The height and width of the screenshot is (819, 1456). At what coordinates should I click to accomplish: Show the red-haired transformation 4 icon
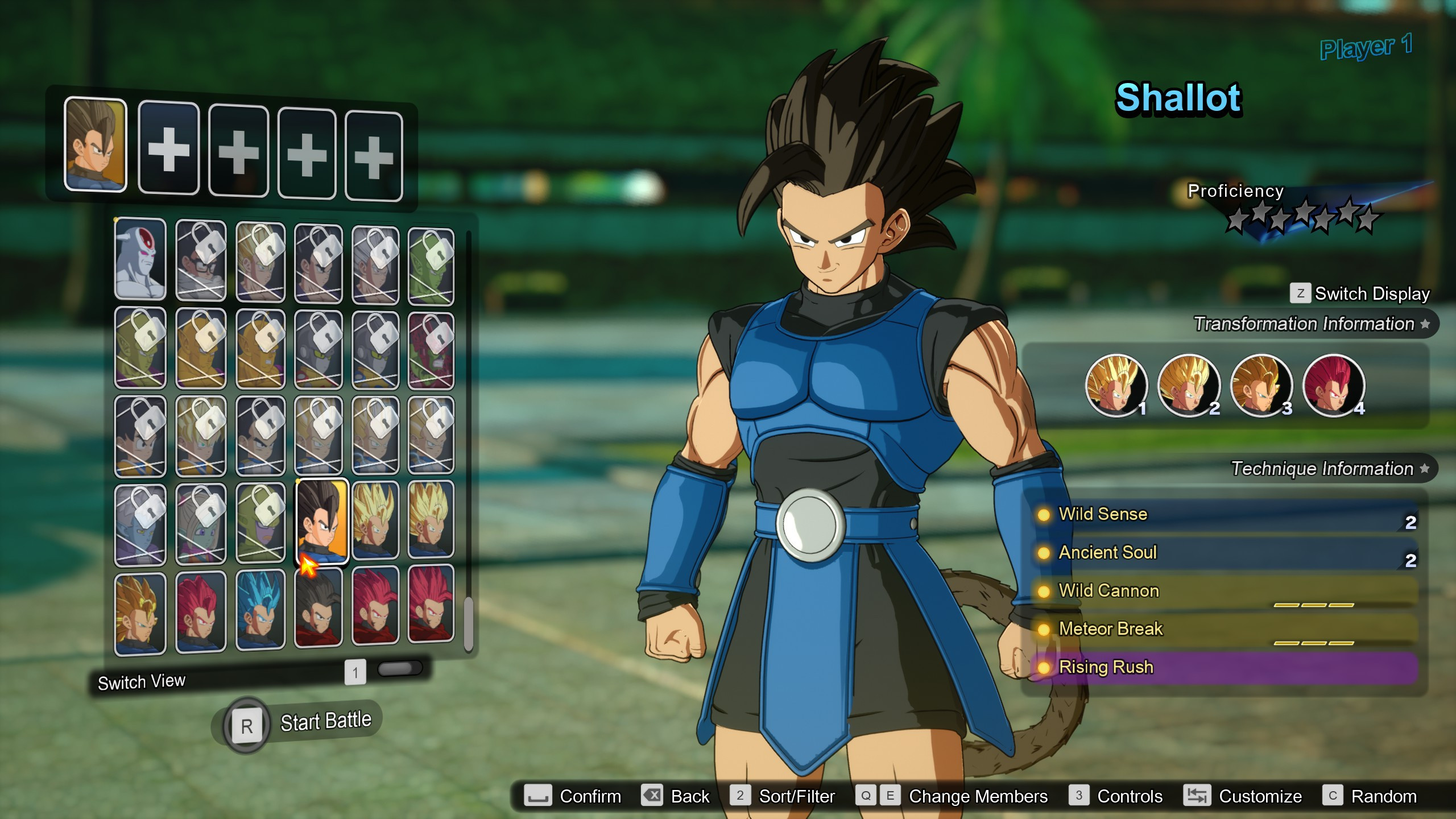click(x=1333, y=385)
